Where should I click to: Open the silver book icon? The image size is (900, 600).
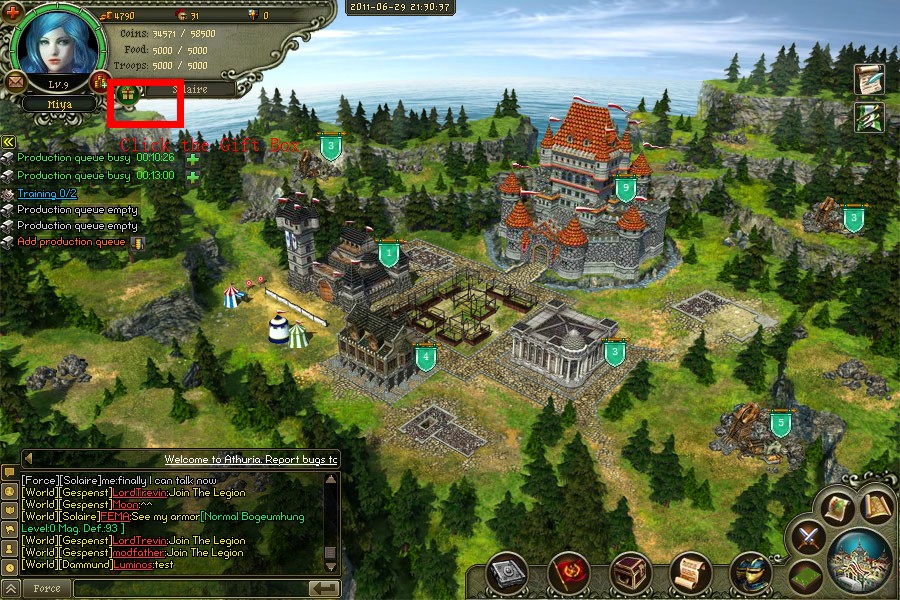[507, 573]
